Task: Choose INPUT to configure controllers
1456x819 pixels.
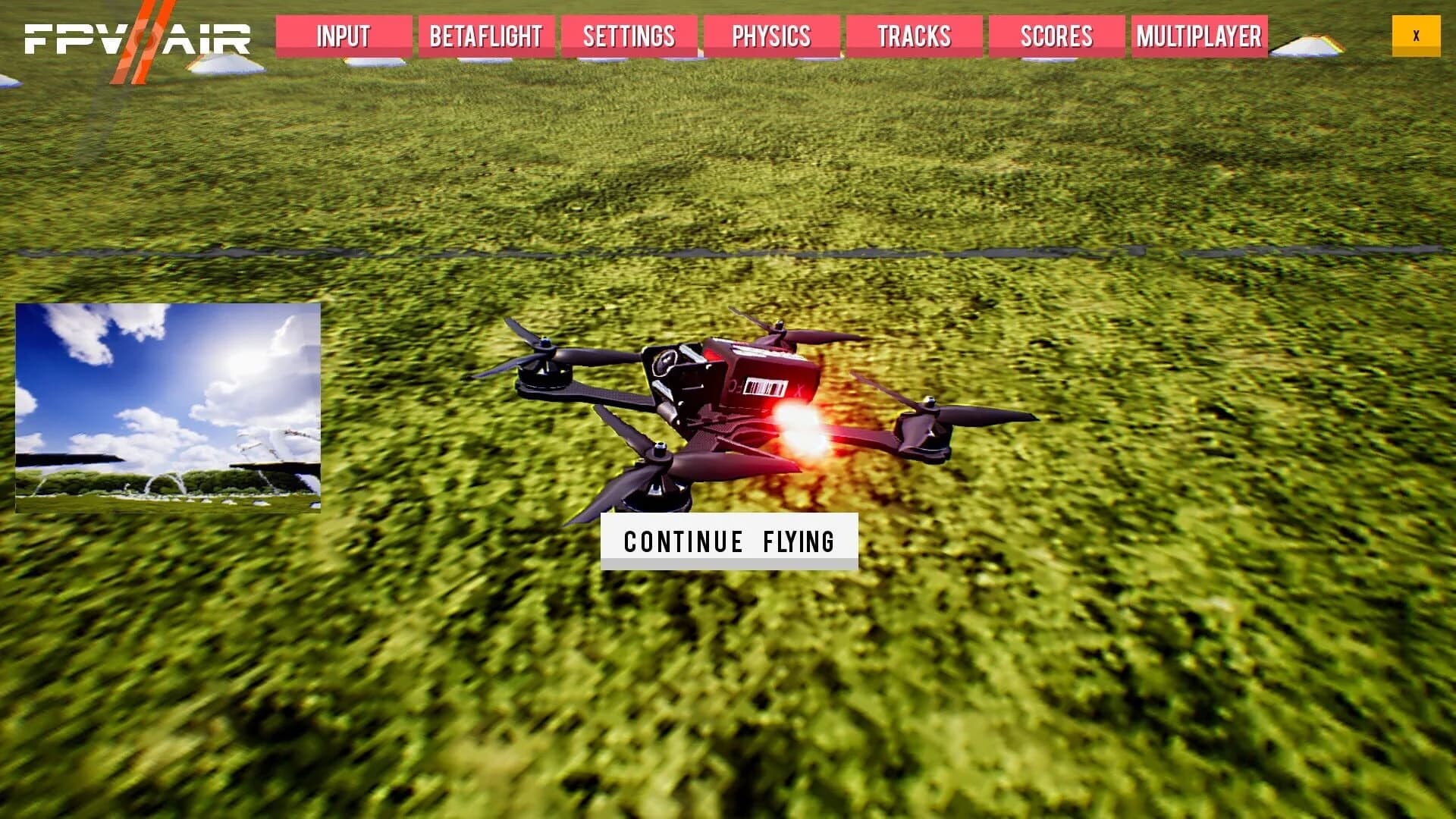Action: [x=343, y=36]
